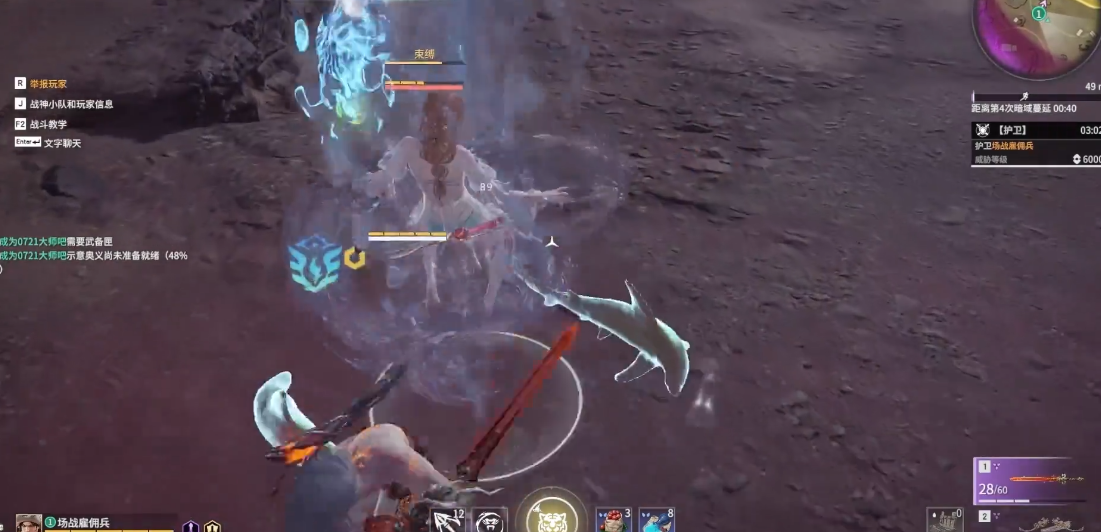The image size is (1101, 532).
Task: Use the red consumable with 3 count
Action: [x=613, y=520]
